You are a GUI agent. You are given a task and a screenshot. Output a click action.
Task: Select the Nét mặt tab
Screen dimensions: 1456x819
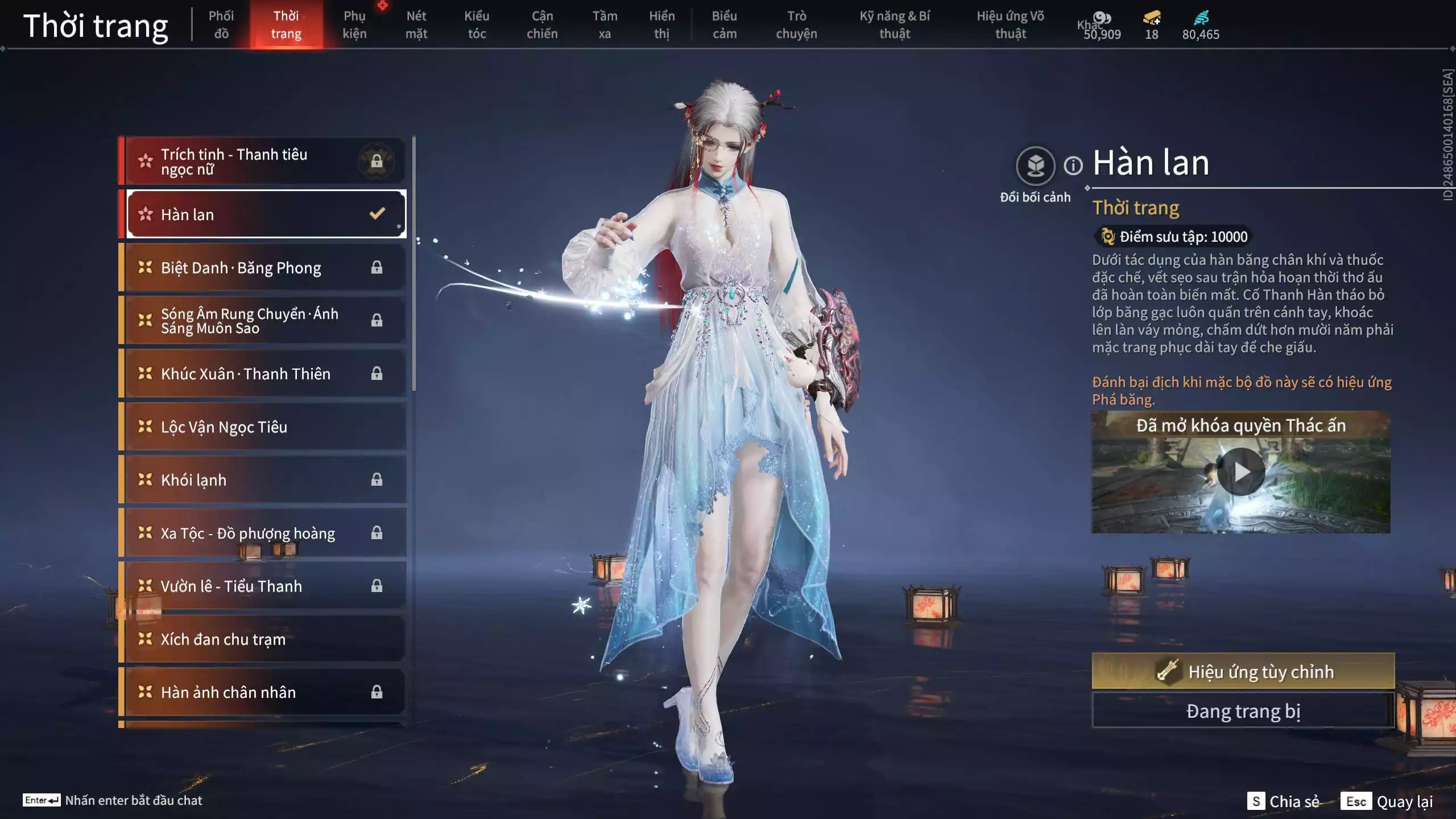tap(416, 25)
